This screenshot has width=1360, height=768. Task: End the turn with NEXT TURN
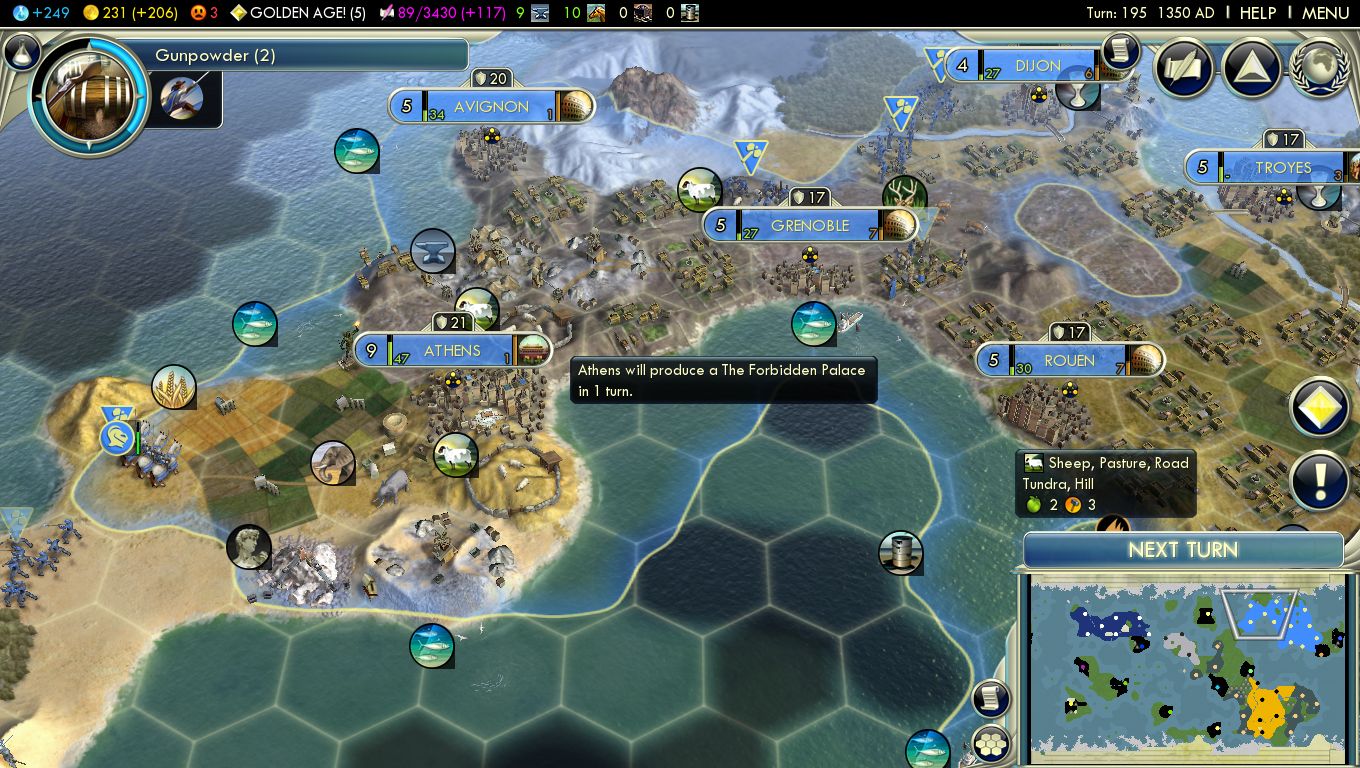(1183, 550)
